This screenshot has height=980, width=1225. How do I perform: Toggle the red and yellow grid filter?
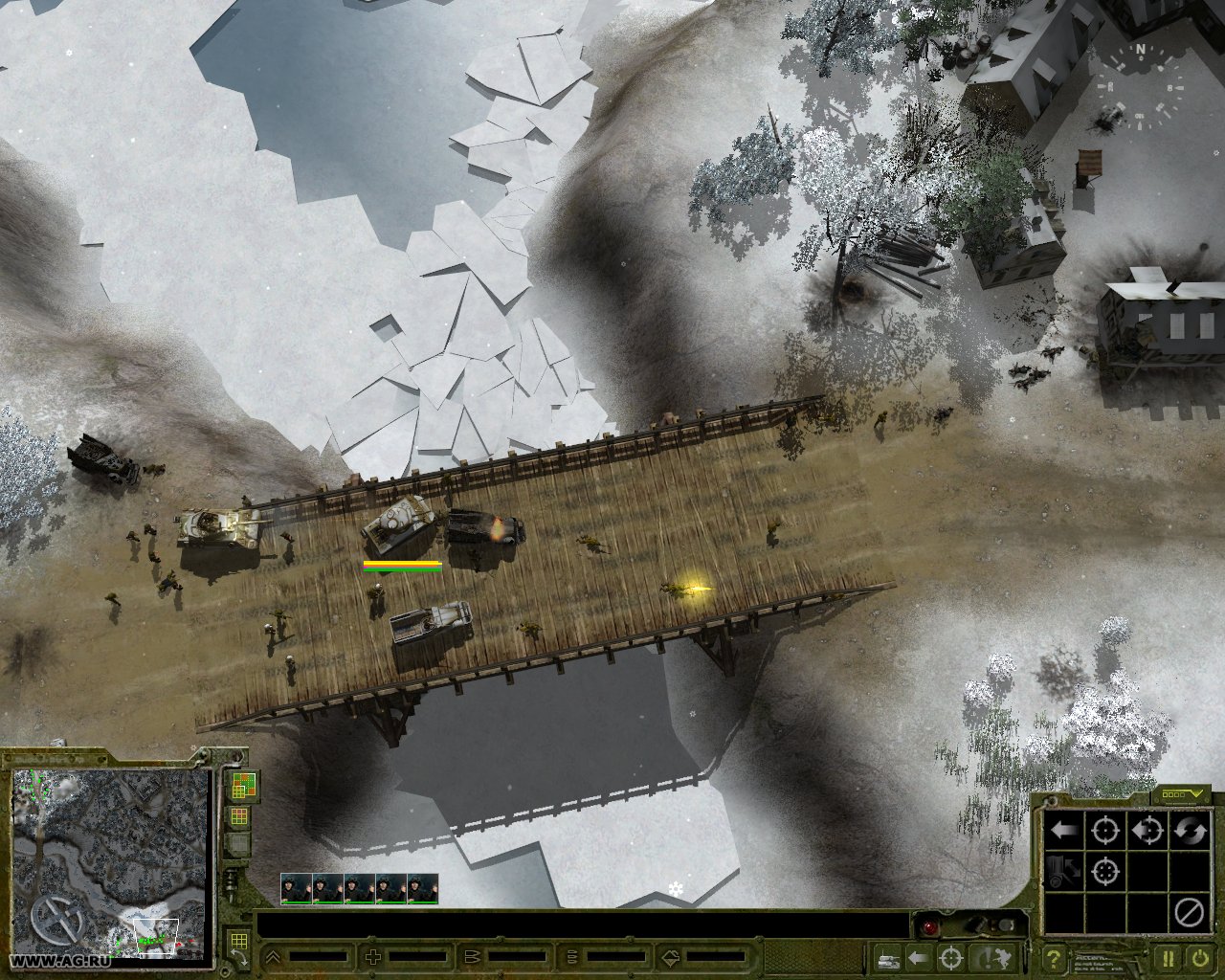click(x=239, y=816)
